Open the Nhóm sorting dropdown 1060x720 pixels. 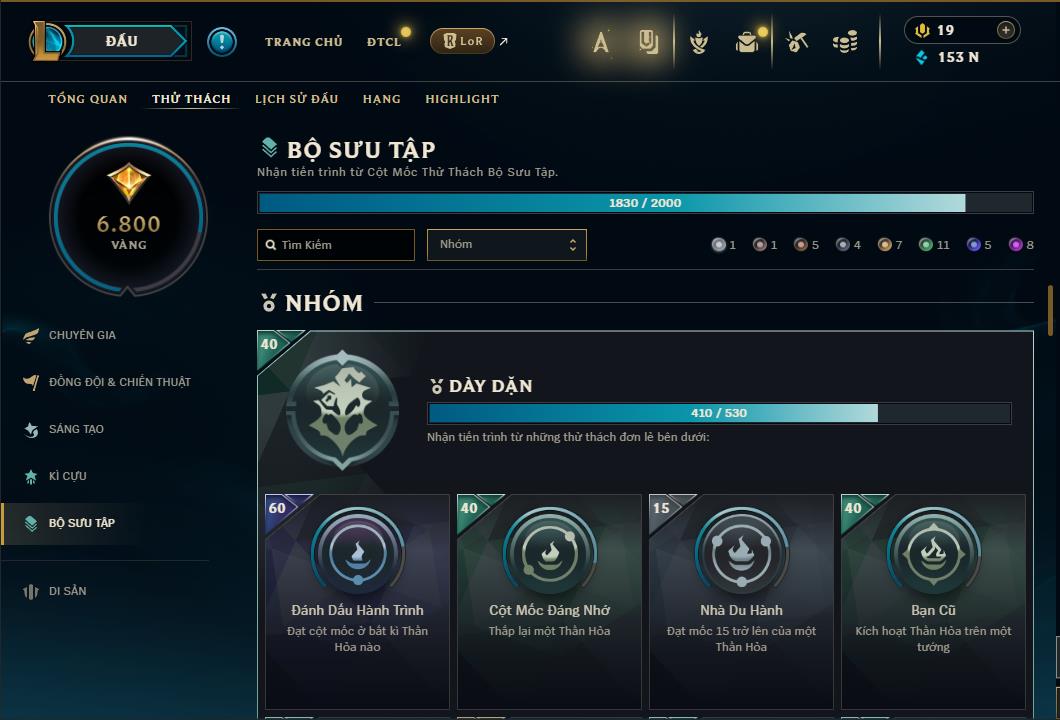[506, 245]
